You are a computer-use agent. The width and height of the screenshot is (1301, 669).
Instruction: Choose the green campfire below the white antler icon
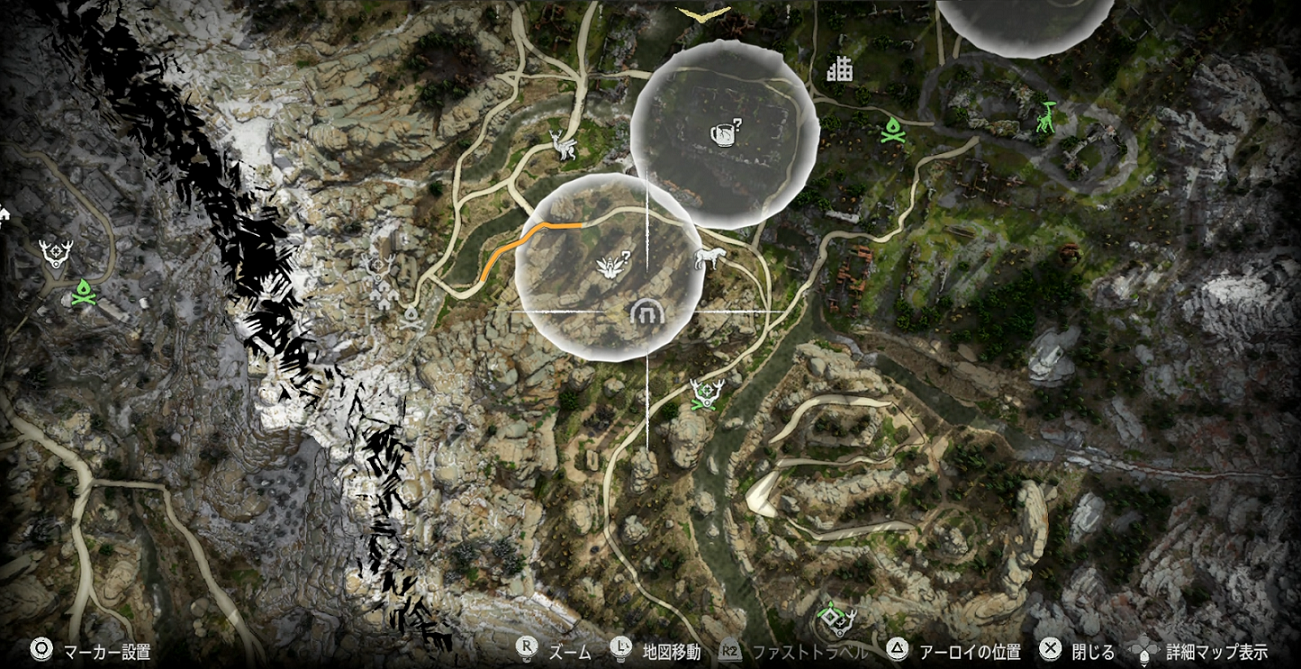coord(82,291)
